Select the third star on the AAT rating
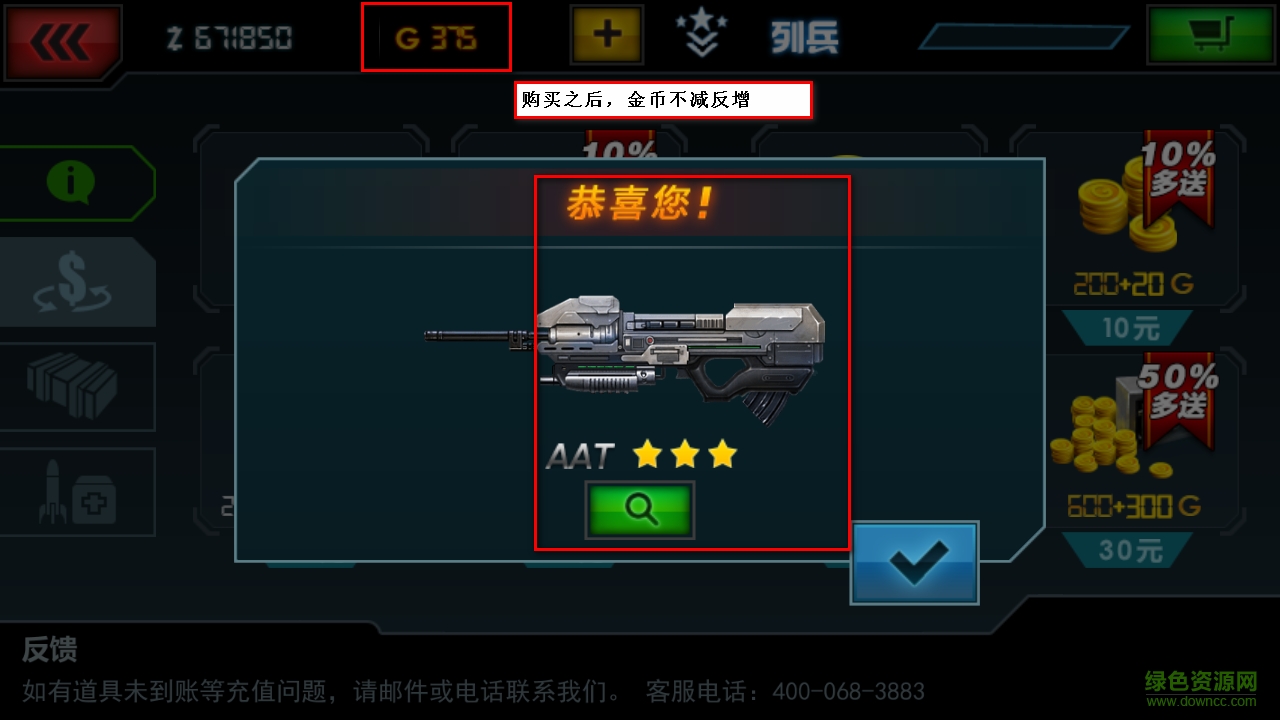Image resolution: width=1280 pixels, height=720 pixels. [x=722, y=455]
